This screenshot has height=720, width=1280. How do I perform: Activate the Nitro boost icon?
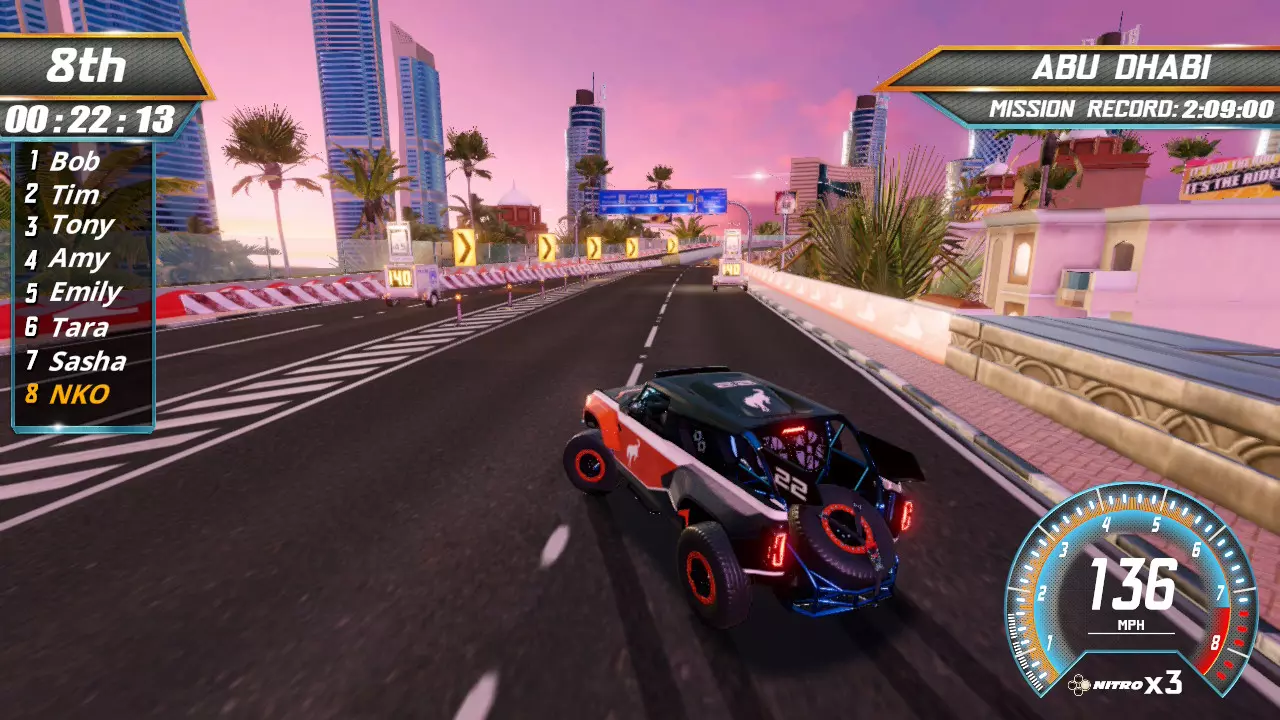1080,685
